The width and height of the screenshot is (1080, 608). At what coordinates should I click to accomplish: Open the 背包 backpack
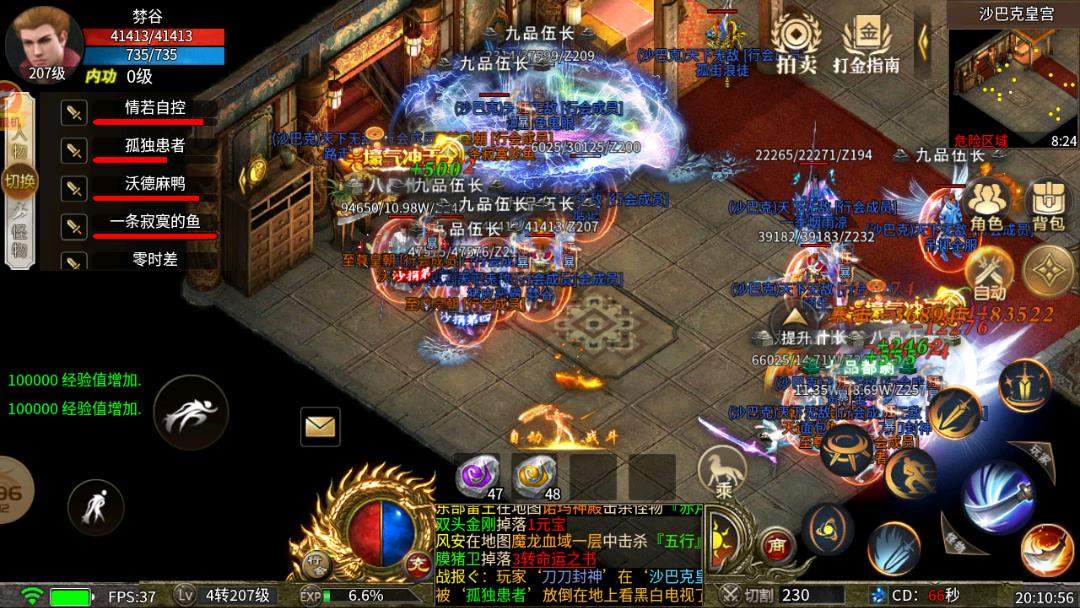pyautogui.click(x=1047, y=205)
